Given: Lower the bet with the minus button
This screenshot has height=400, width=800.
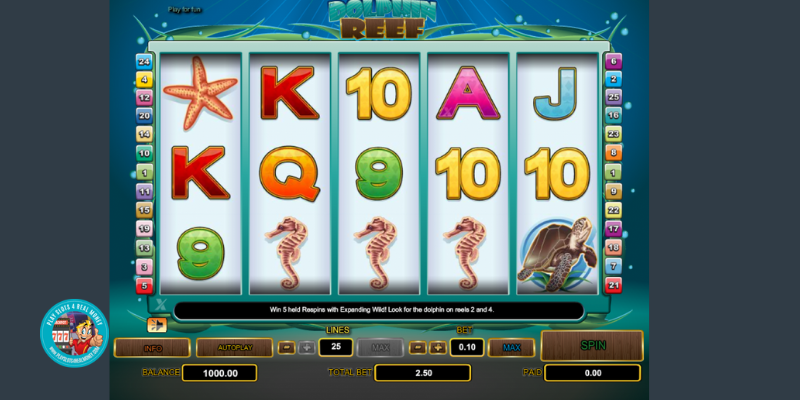Looking at the screenshot, I should (x=418, y=348).
